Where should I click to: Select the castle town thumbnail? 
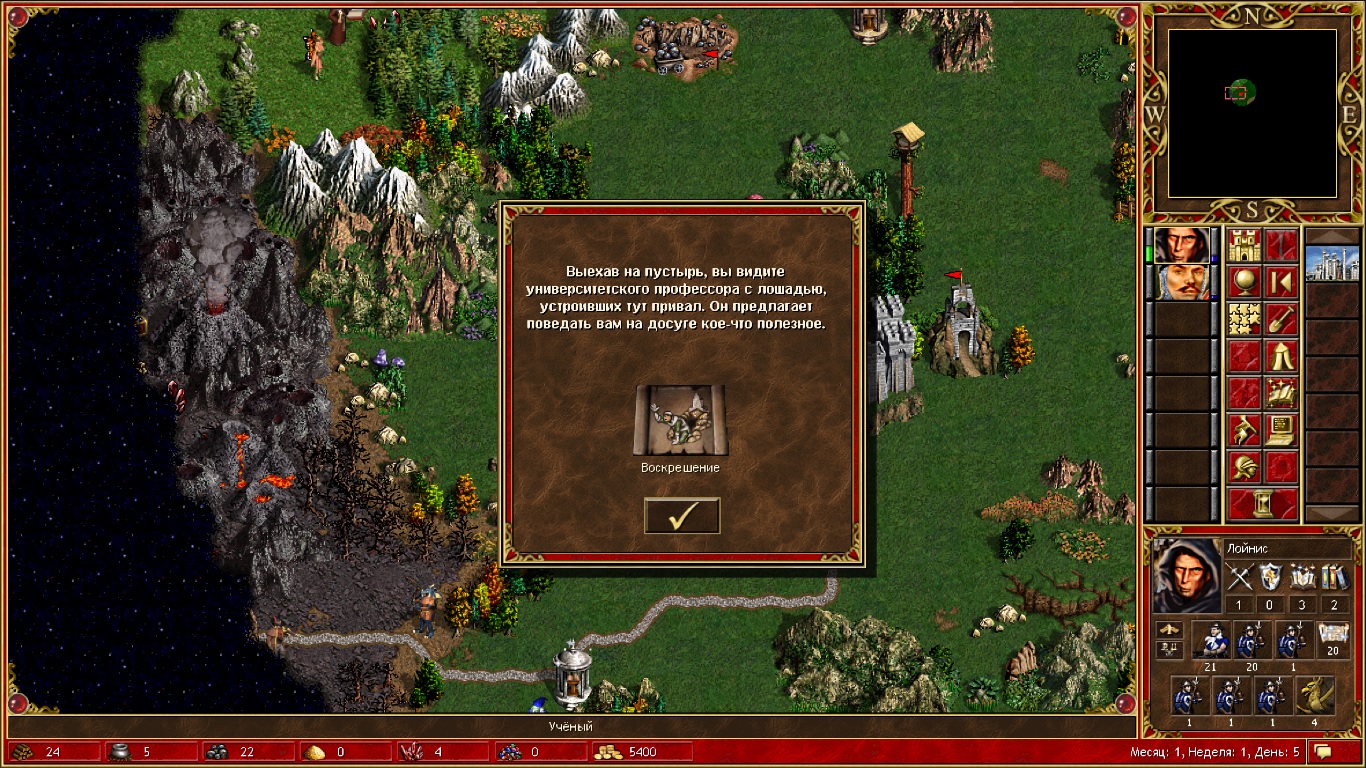pos(1331,264)
